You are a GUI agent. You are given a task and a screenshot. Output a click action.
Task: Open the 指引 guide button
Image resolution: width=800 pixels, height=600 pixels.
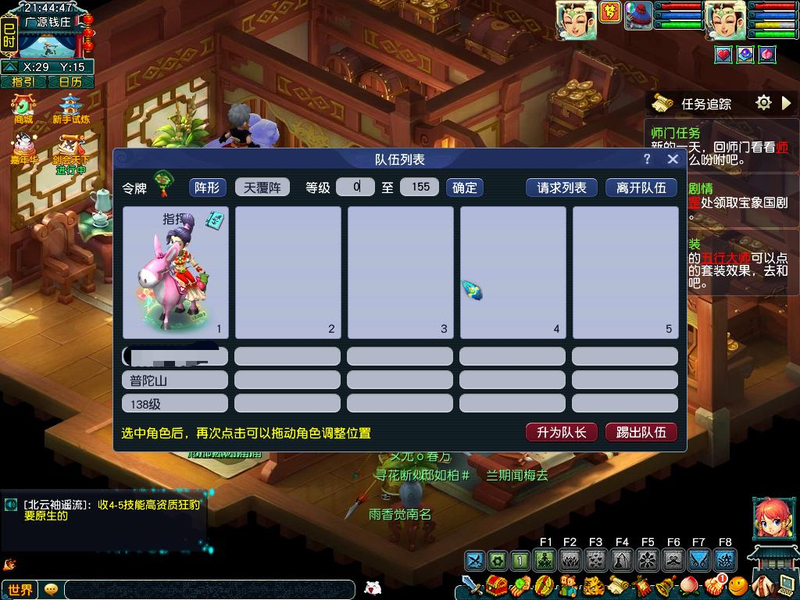pyautogui.click(x=22, y=82)
